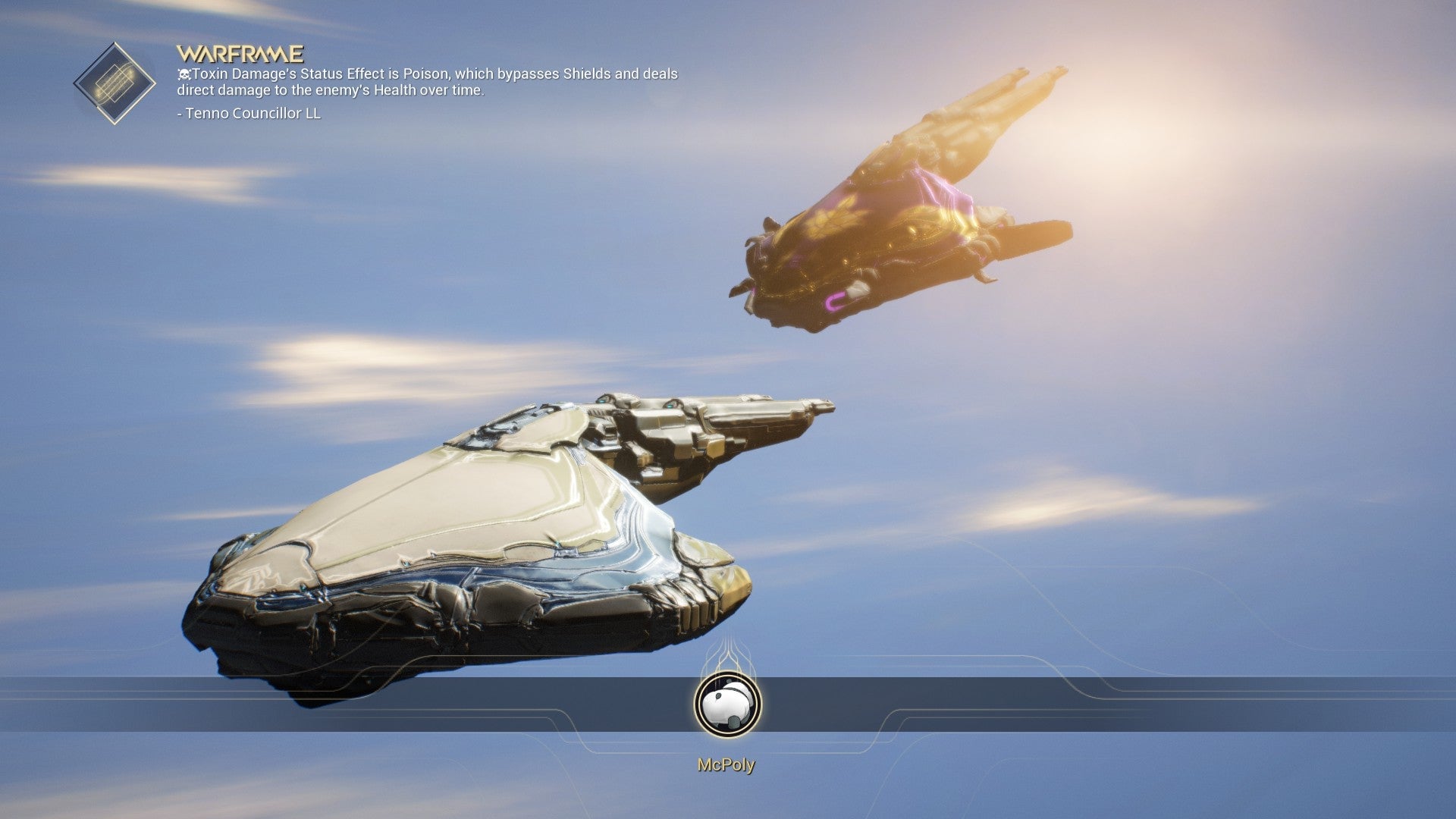Viewport: 1456px width, 819px height.
Task: Click the WARFRAME logo text
Action: point(239,54)
